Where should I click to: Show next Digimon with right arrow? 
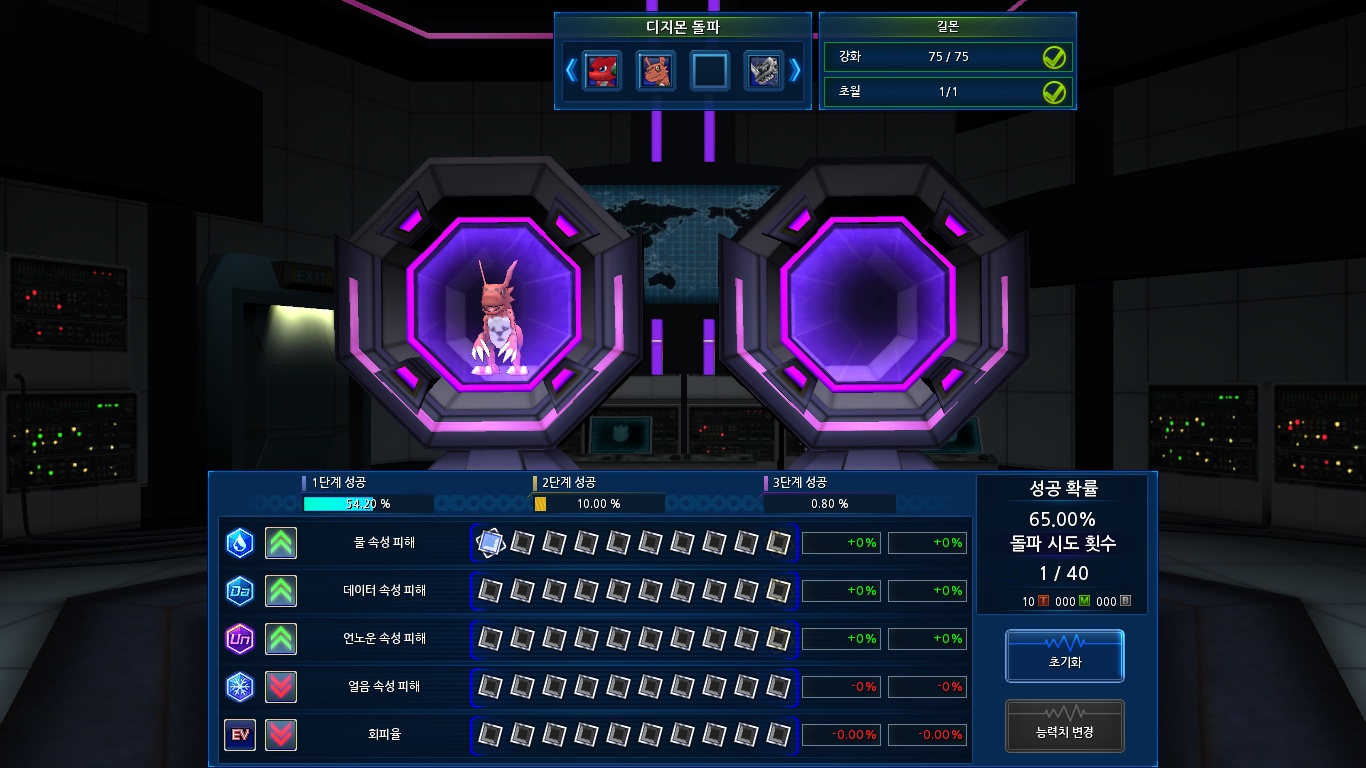(796, 70)
